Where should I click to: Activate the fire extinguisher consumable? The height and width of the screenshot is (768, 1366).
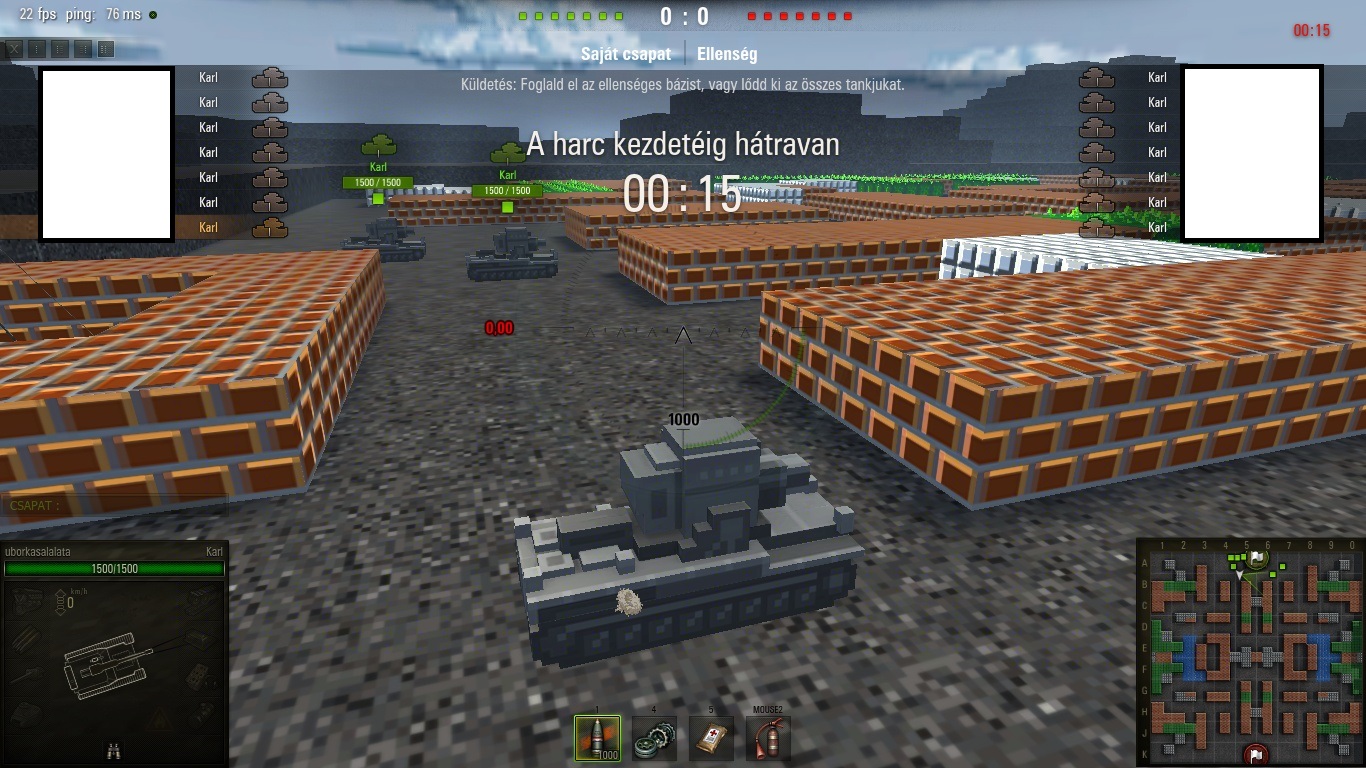coord(768,738)
